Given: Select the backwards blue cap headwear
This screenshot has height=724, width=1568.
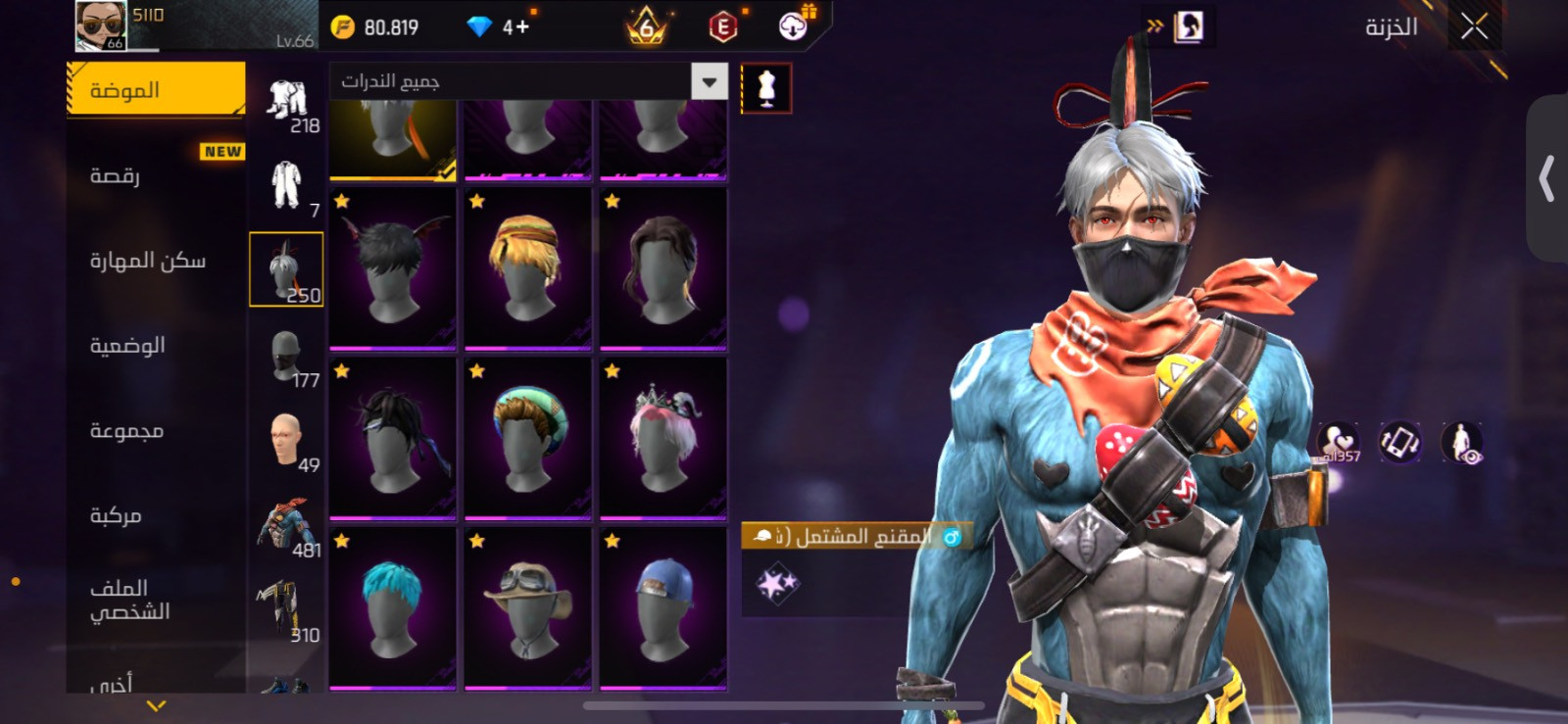Looking at the screenshot, I should pos(663,607).
